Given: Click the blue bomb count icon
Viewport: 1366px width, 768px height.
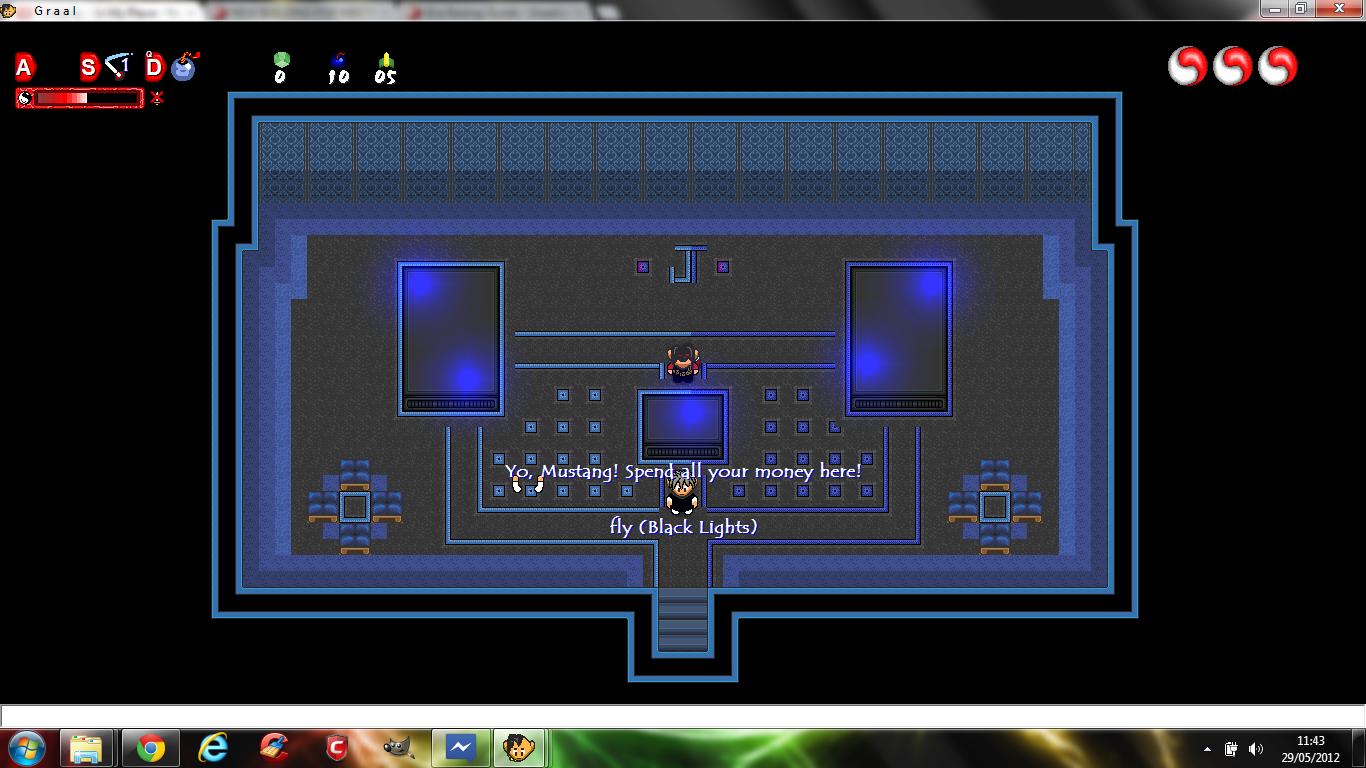Looking at the screenshot, I should pos(338,60).
